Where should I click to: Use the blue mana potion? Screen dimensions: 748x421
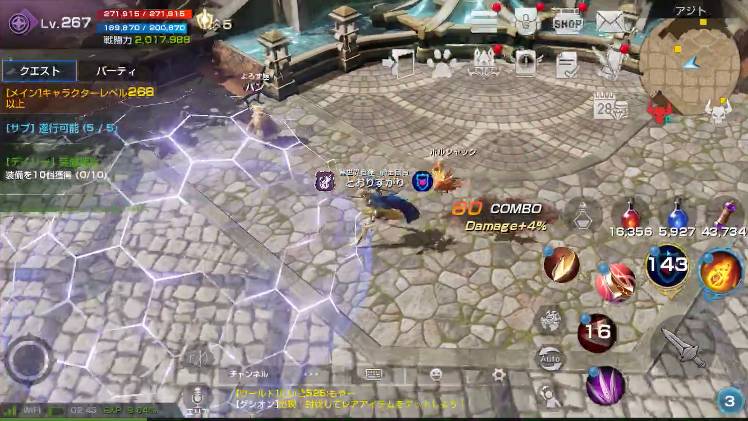click(676, 216)
